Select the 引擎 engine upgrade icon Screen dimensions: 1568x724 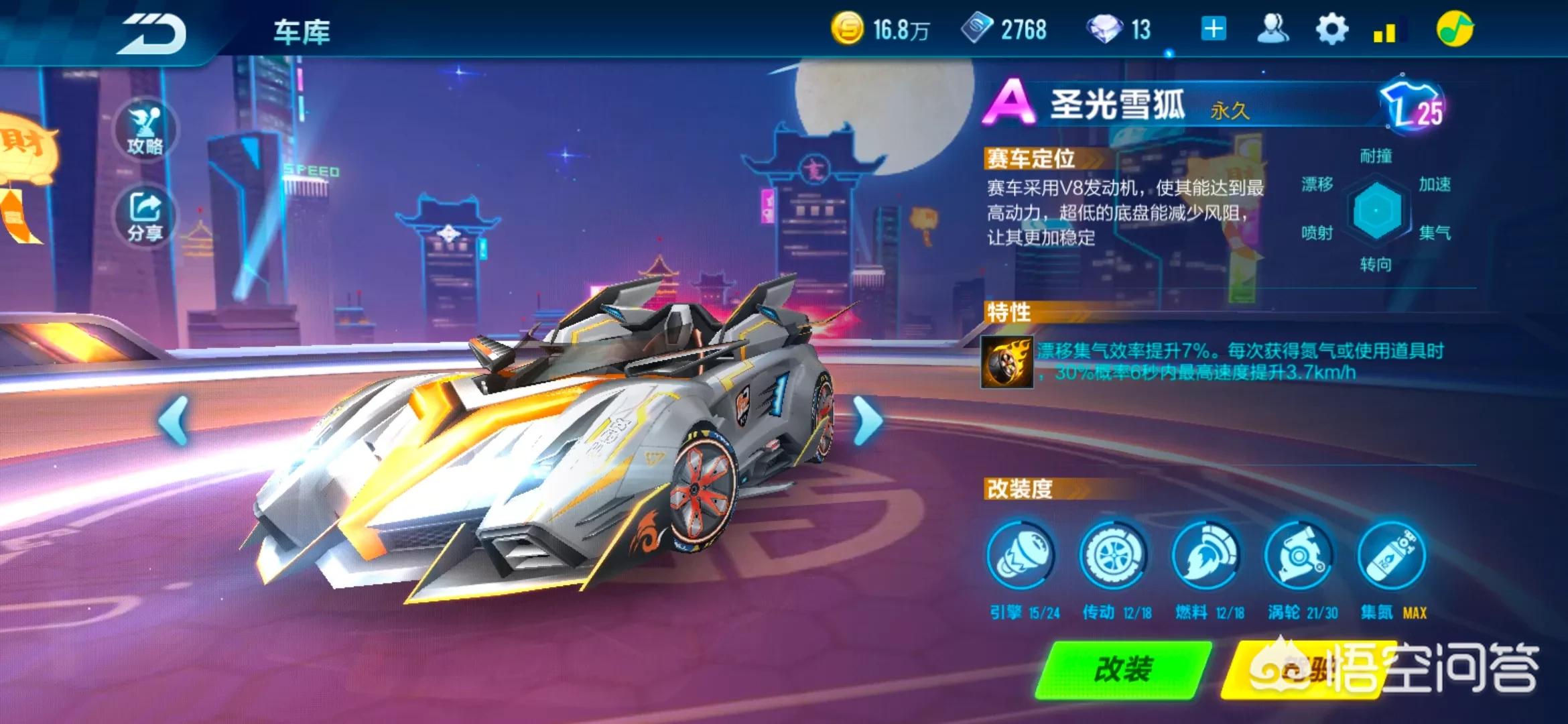(1021, 556)
